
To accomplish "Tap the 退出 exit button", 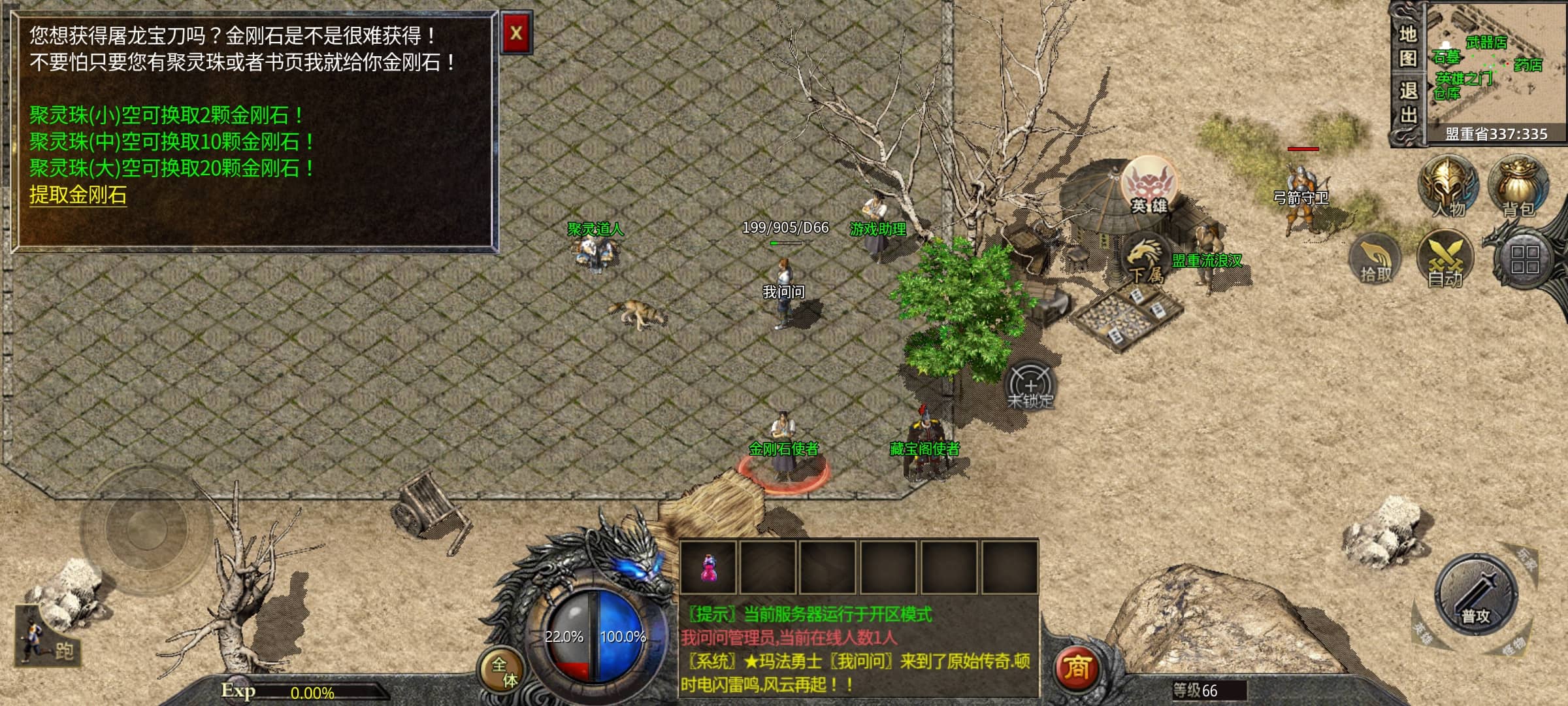I will [1408, 103].
